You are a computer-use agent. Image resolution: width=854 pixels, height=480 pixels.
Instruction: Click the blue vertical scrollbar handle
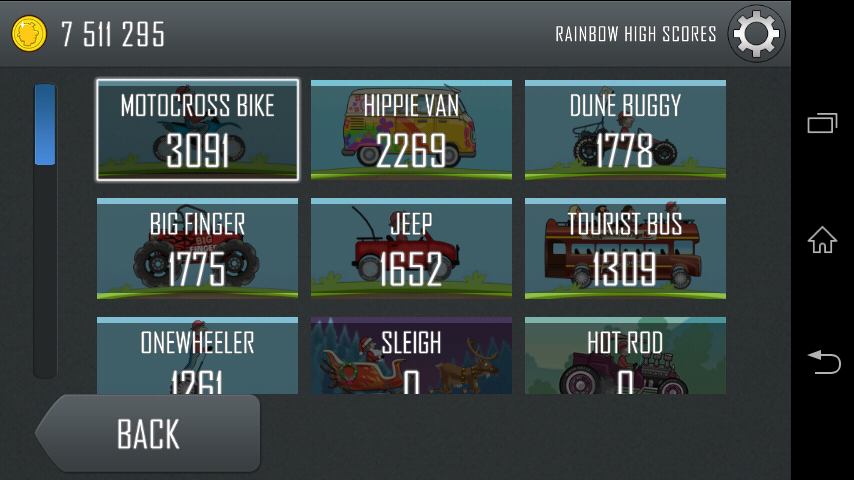[45, 125]
